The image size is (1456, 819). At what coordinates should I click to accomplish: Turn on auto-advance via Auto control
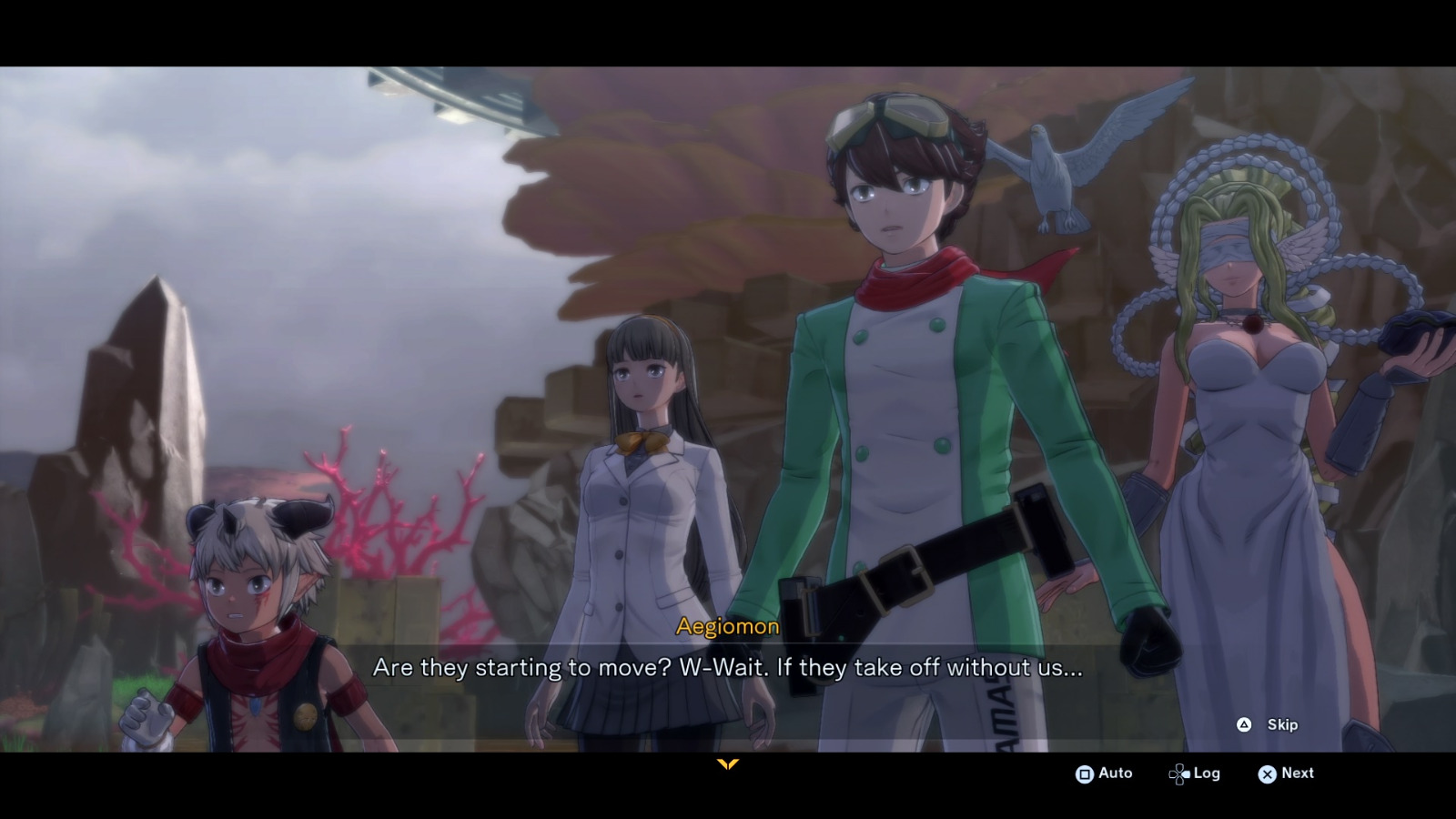[1106, 773]
